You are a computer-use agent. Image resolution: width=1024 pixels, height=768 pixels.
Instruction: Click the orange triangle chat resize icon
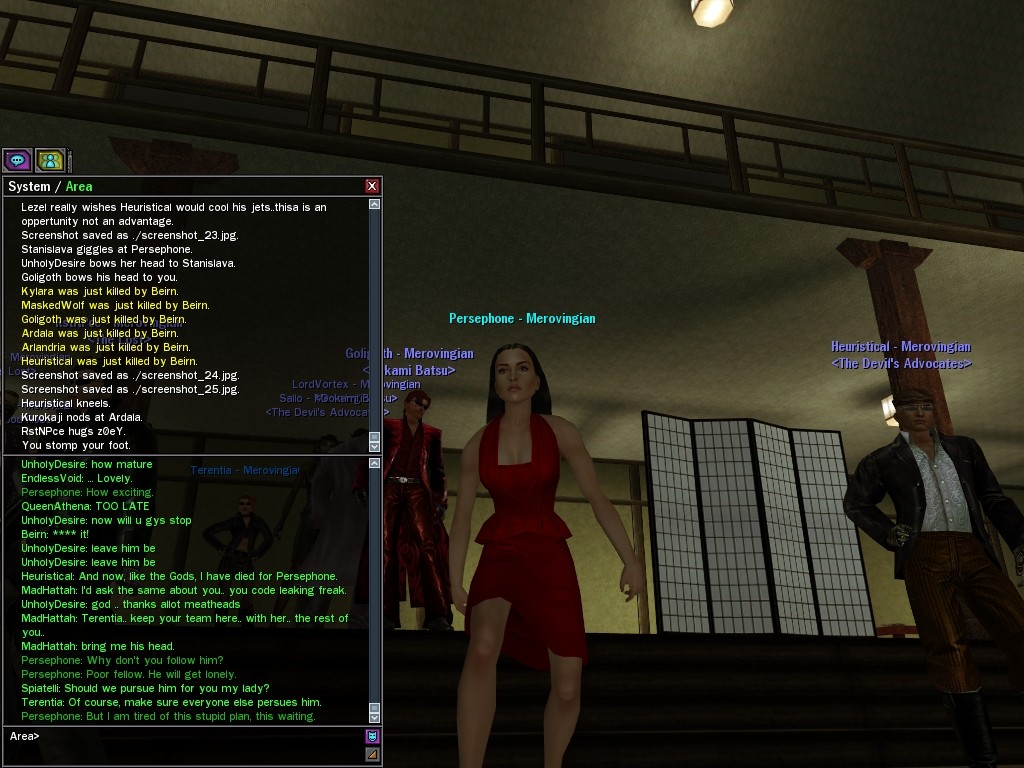(373, 754)
